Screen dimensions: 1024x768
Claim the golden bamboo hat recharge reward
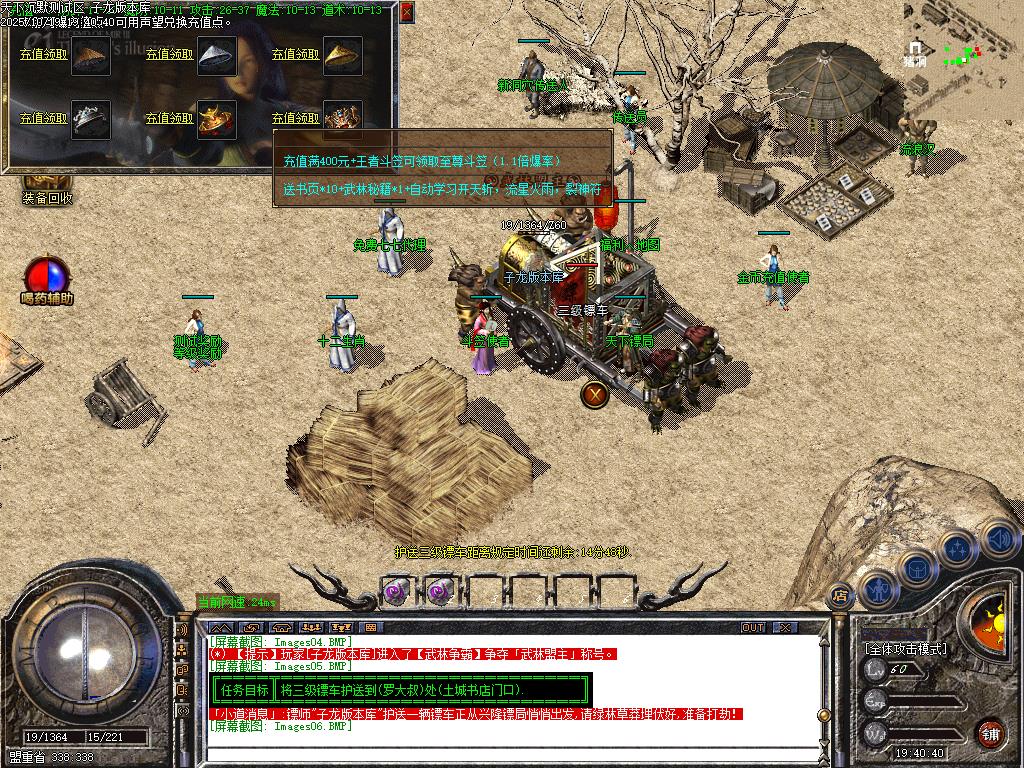(296, 54)
